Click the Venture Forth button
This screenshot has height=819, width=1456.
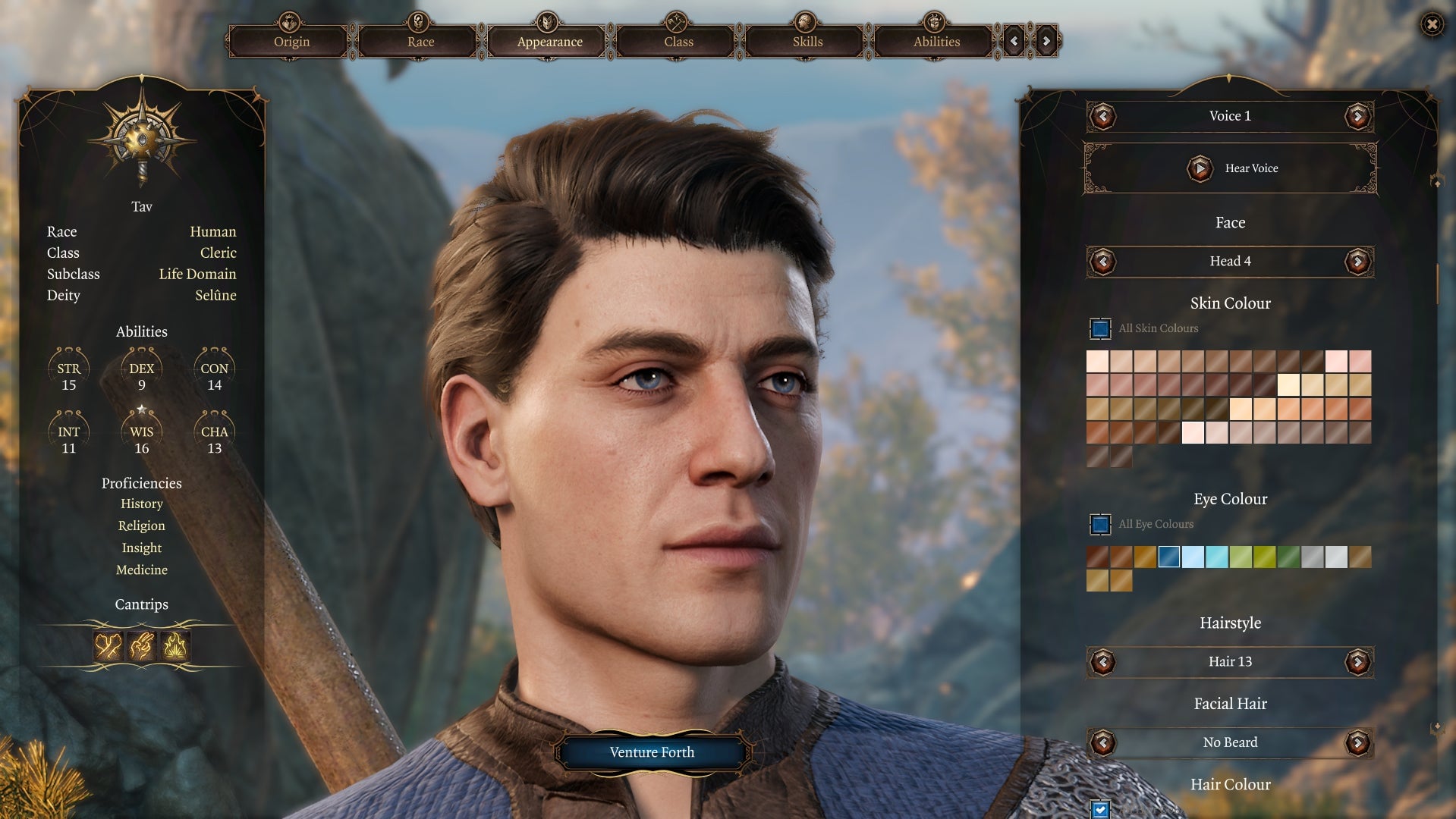(651, 752)
